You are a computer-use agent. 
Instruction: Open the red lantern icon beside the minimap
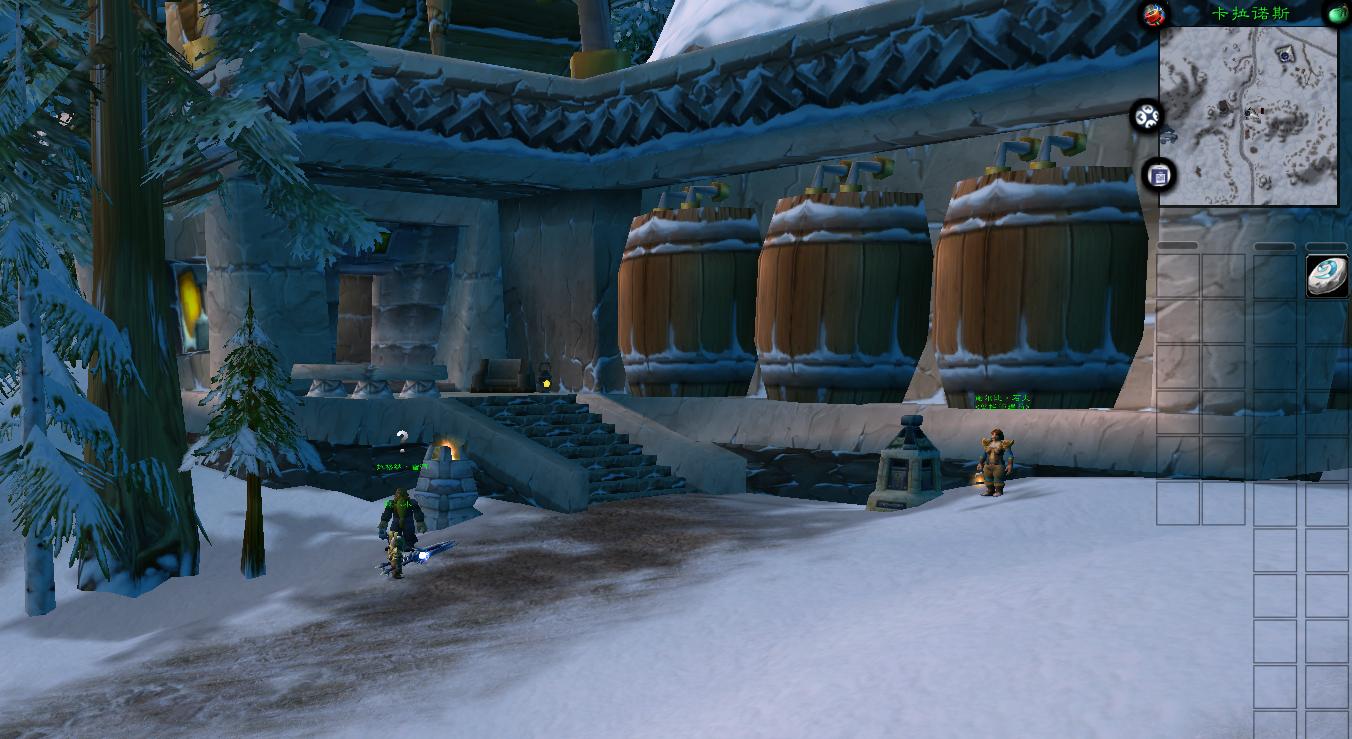tap(1155, 14)
